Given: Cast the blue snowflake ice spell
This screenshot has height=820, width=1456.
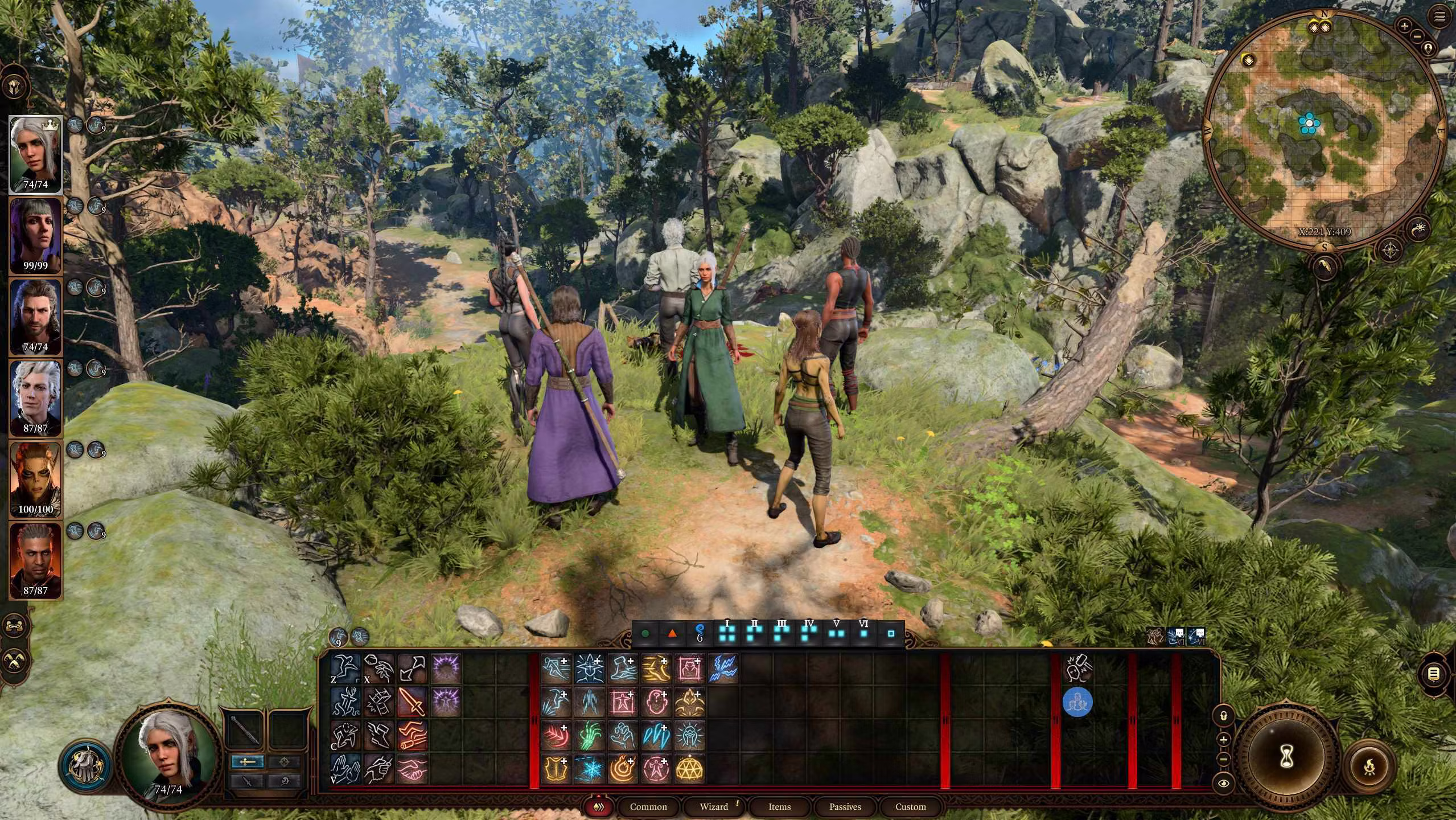Looking at the screenshot, I should click(589, 769).
